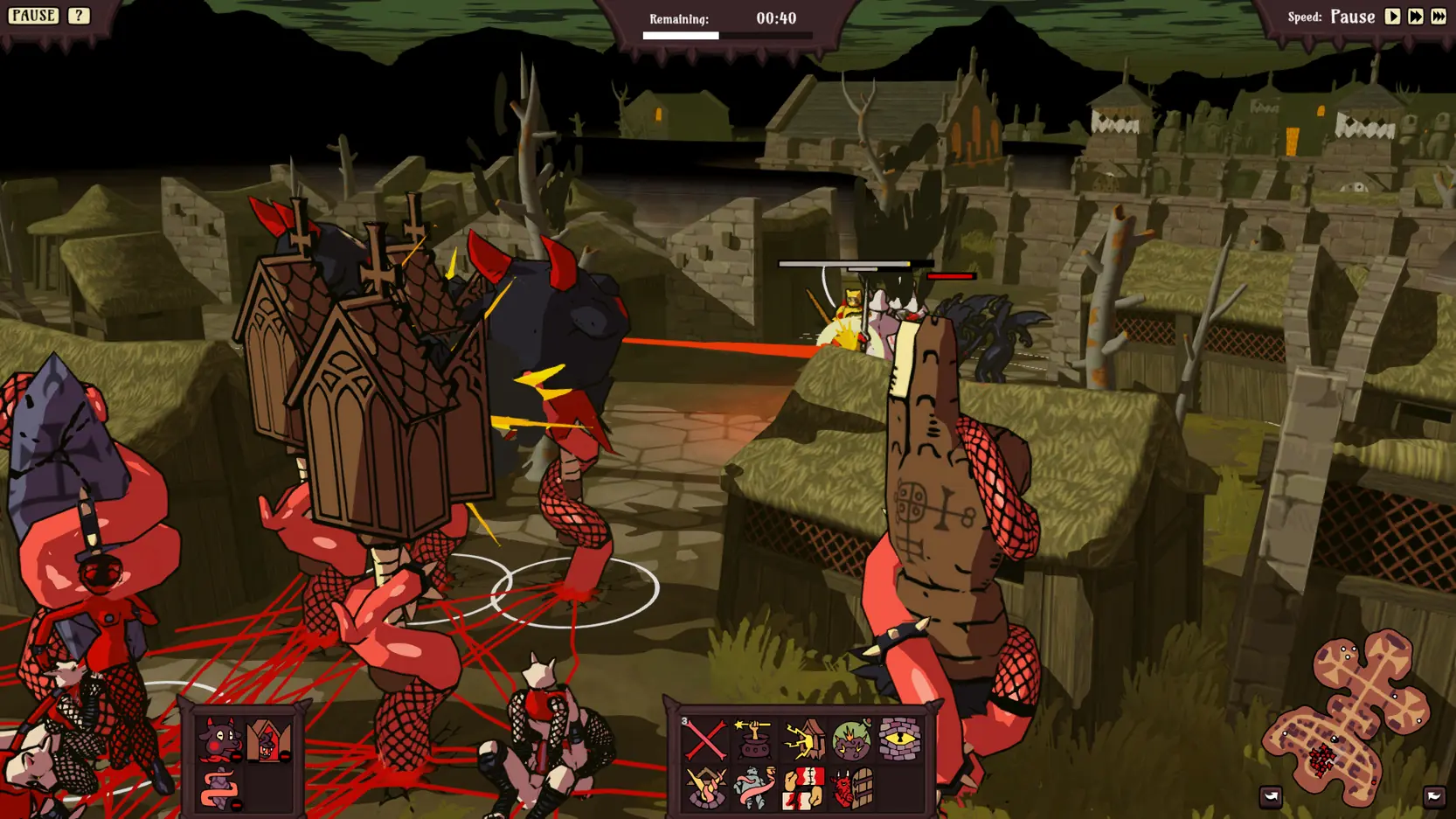Image resolution: width=1456 pixels, height=819 pixels.
Task: Click the PAUSE button
Action: coord(33,16)
